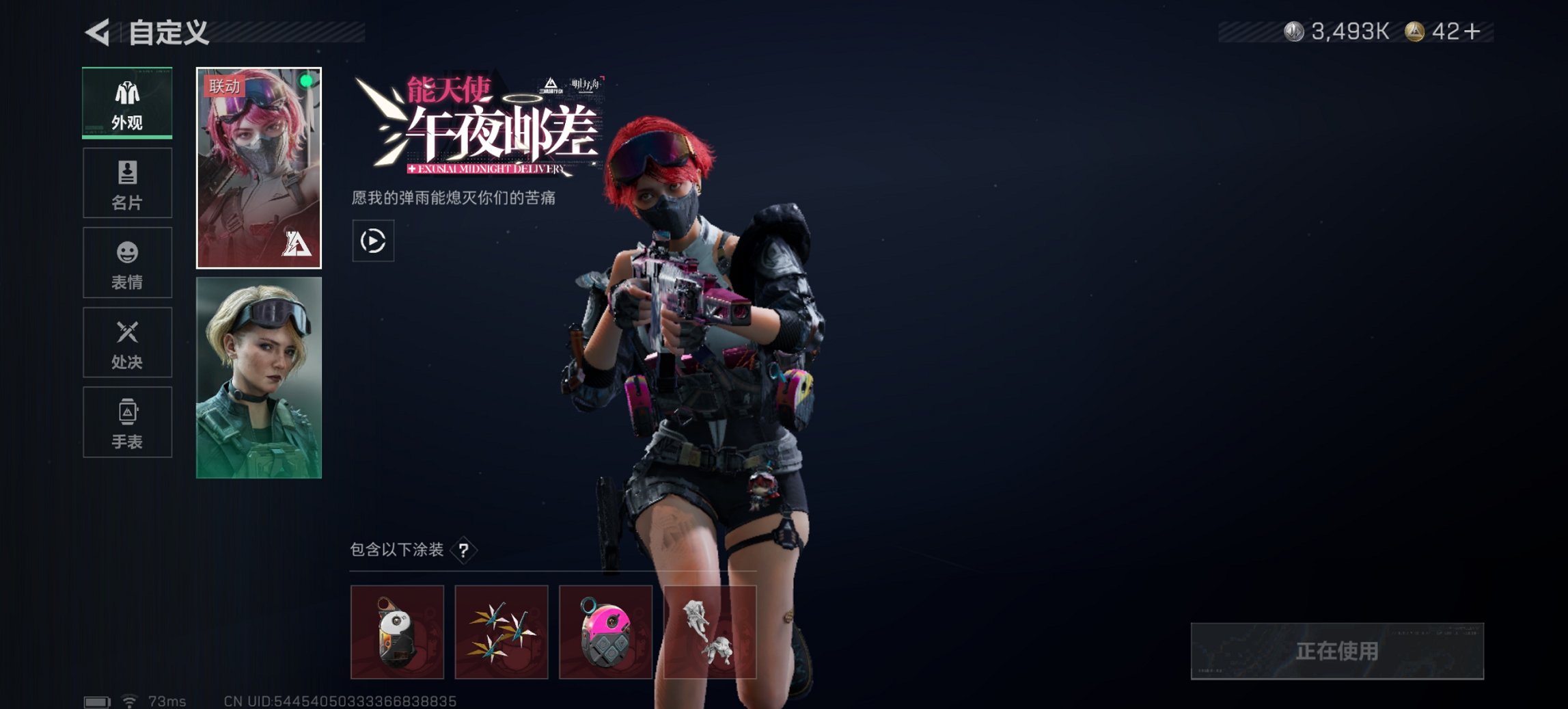Select the 能天使 Exusiai skin portrait
Image resolution: width=1568 pixels, height=709 pixels.
[x=259, y=168]
